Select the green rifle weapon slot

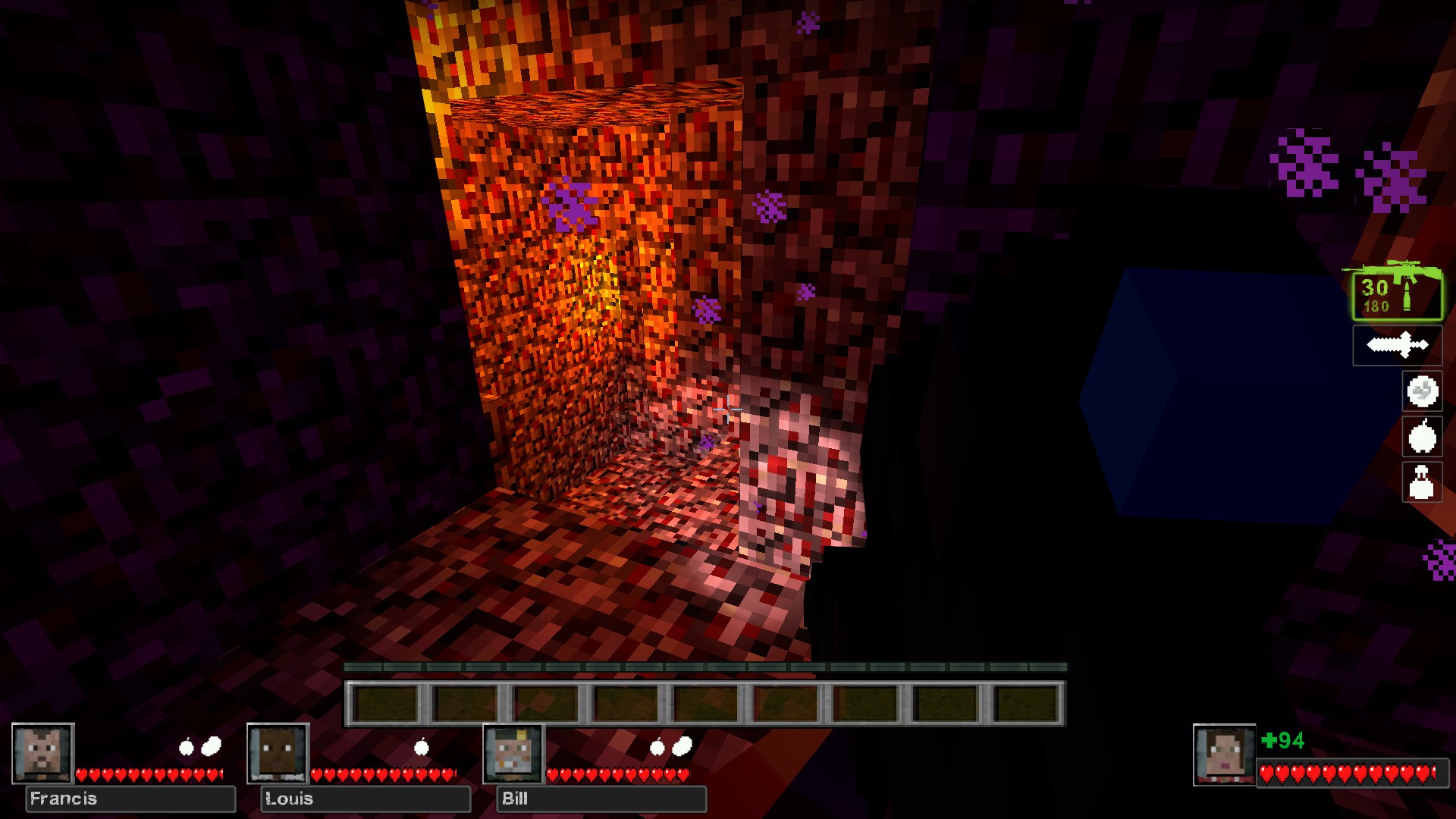tap(1397, 294)
